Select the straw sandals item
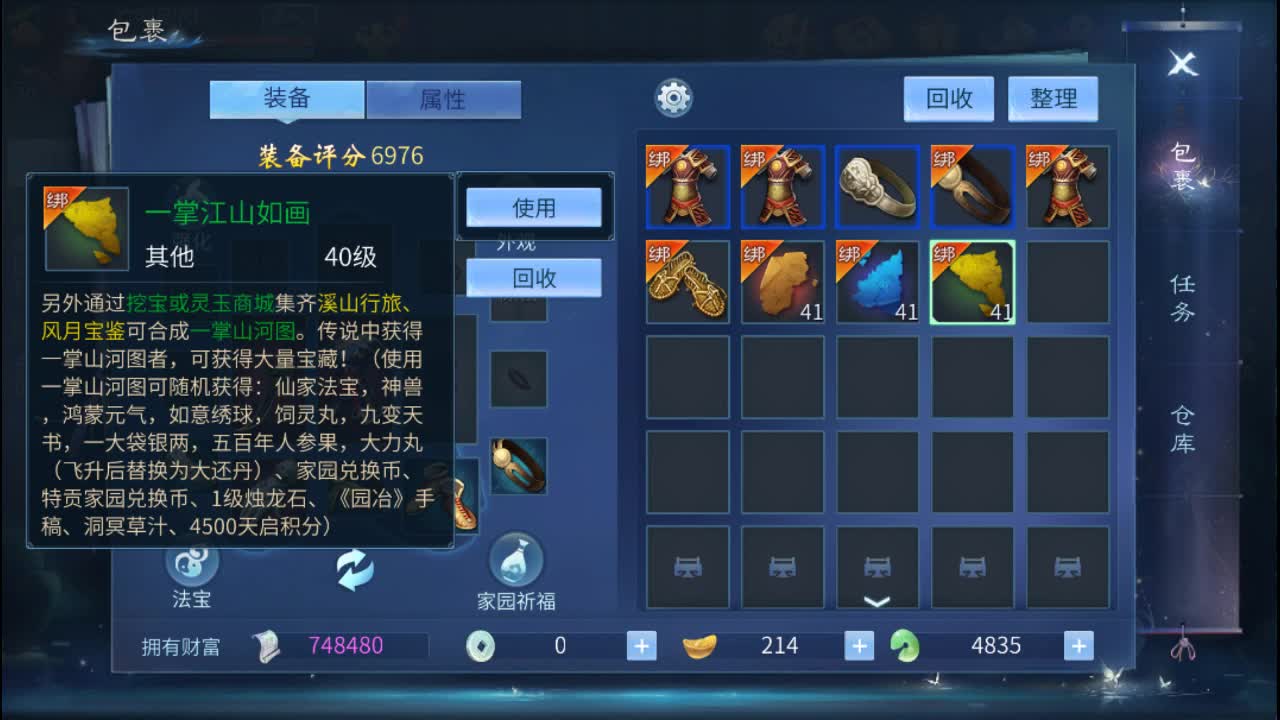Screen dimensions: 1280x720 coord(687,284)
